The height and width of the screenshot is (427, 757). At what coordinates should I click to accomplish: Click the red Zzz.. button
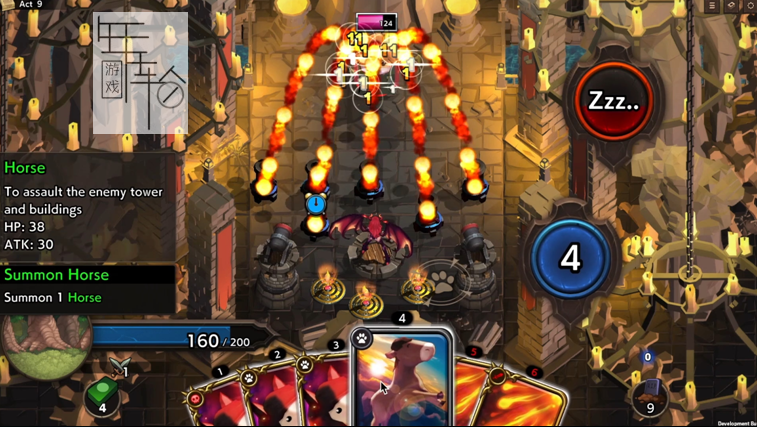click(613, 101)
